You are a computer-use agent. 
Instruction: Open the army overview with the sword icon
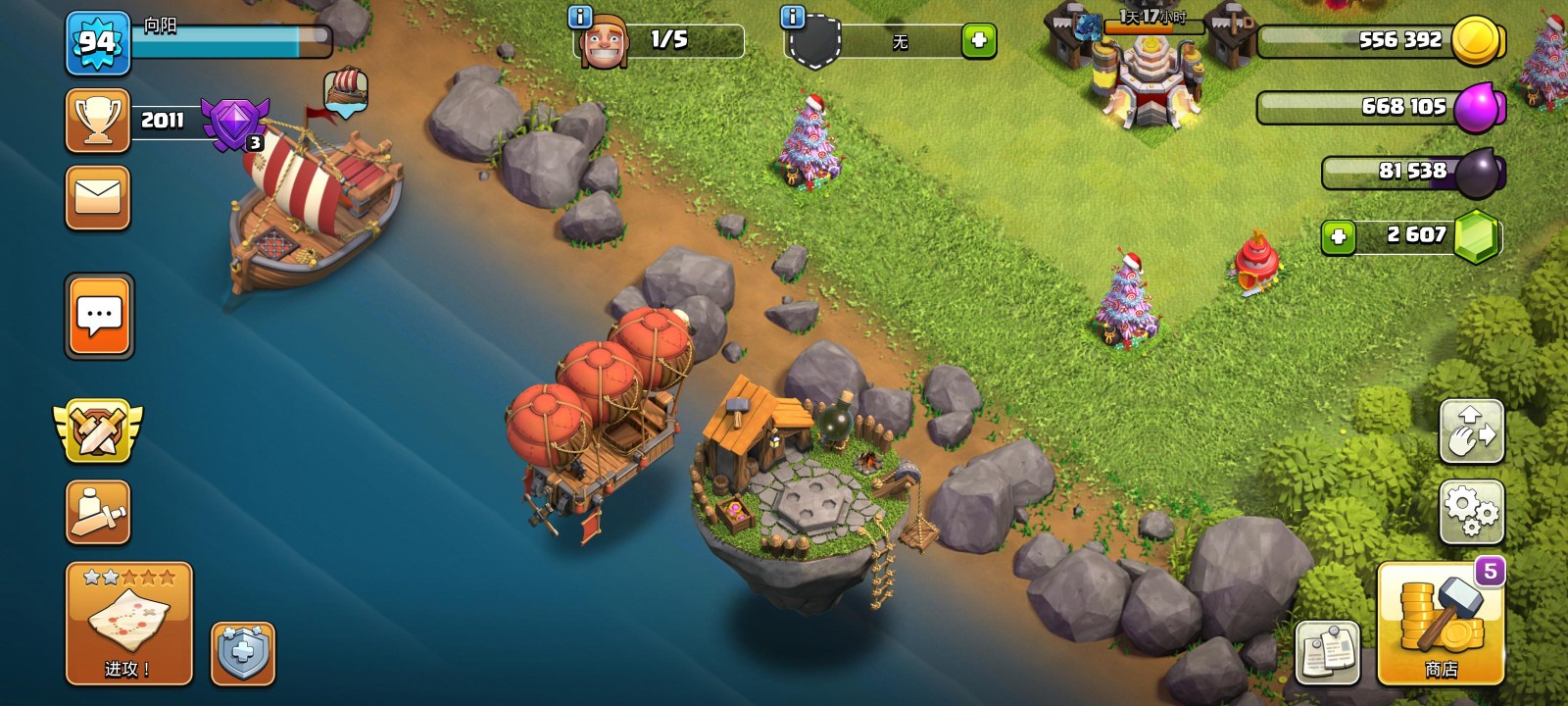tap(97, 511)
